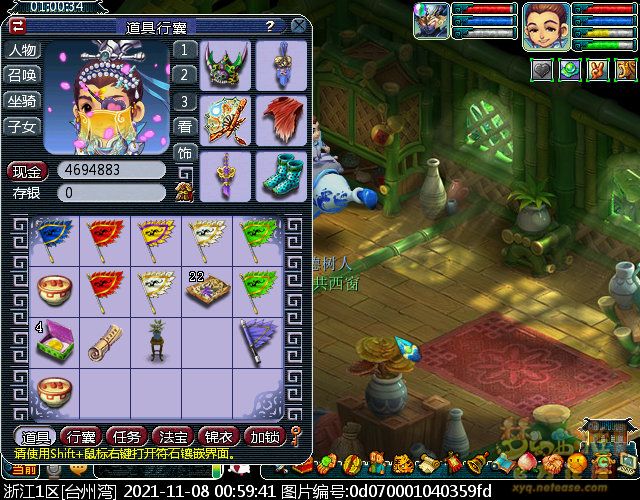Open the 锦衣 costume tab
The width and height of the screenshot is (640, 500).
click(x=217, y=436)
